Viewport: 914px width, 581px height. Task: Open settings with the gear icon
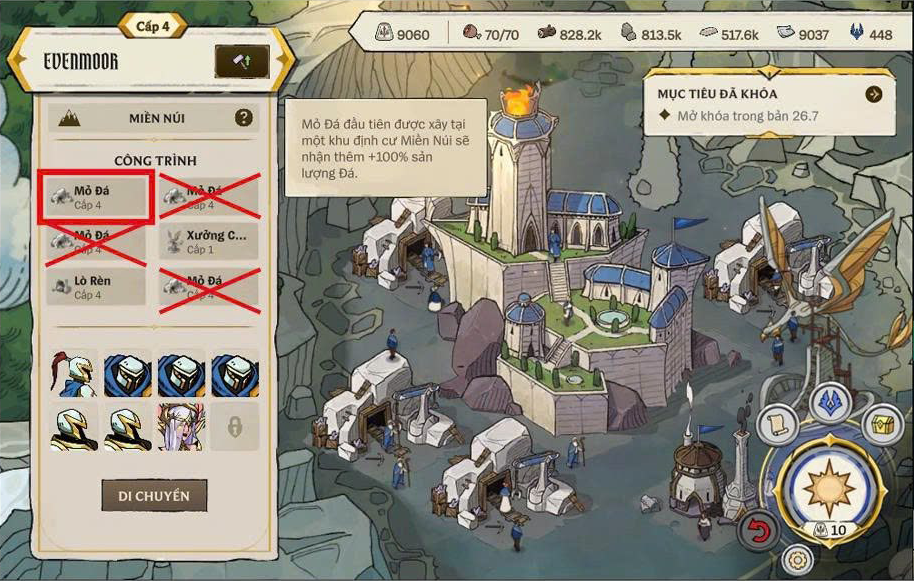tap(796, 560)
